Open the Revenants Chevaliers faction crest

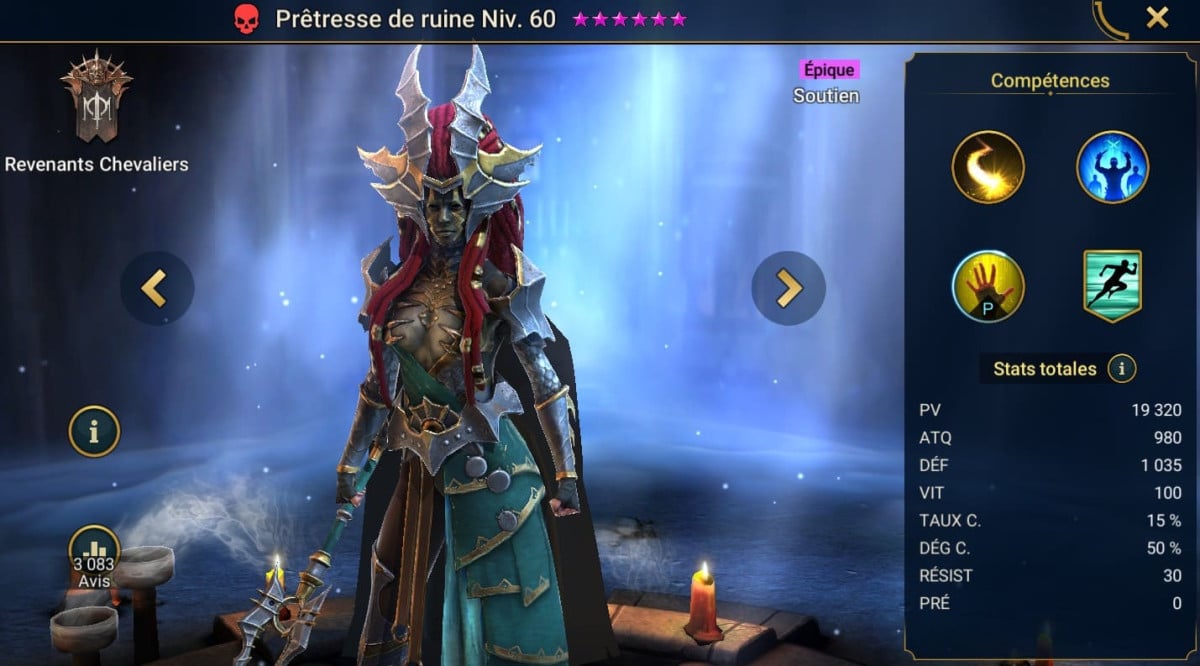[x=96, y=98]
